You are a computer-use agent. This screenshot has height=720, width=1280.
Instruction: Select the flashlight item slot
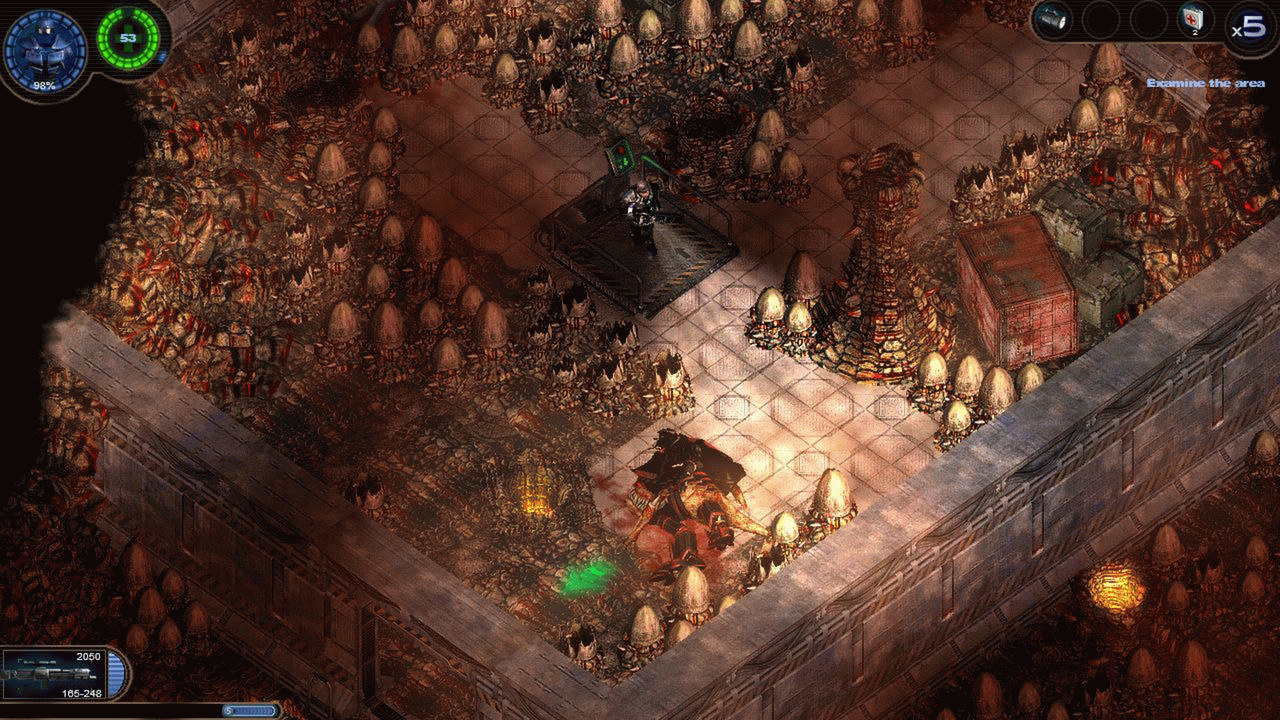(x=1052, y=19)
